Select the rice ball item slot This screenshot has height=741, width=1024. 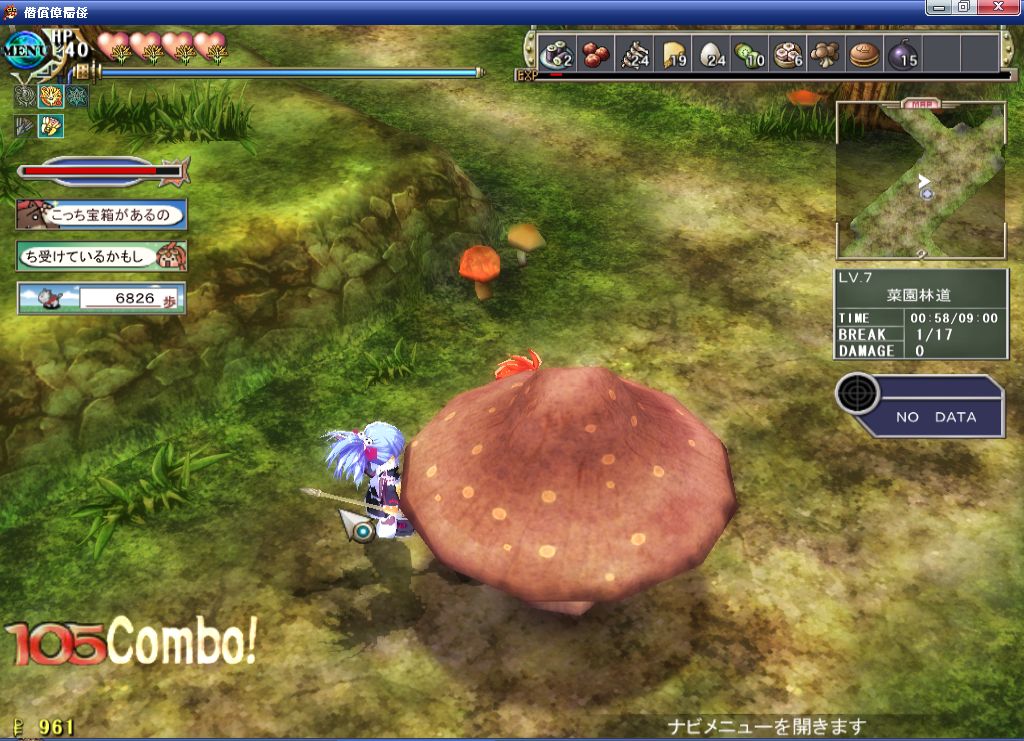711,54
